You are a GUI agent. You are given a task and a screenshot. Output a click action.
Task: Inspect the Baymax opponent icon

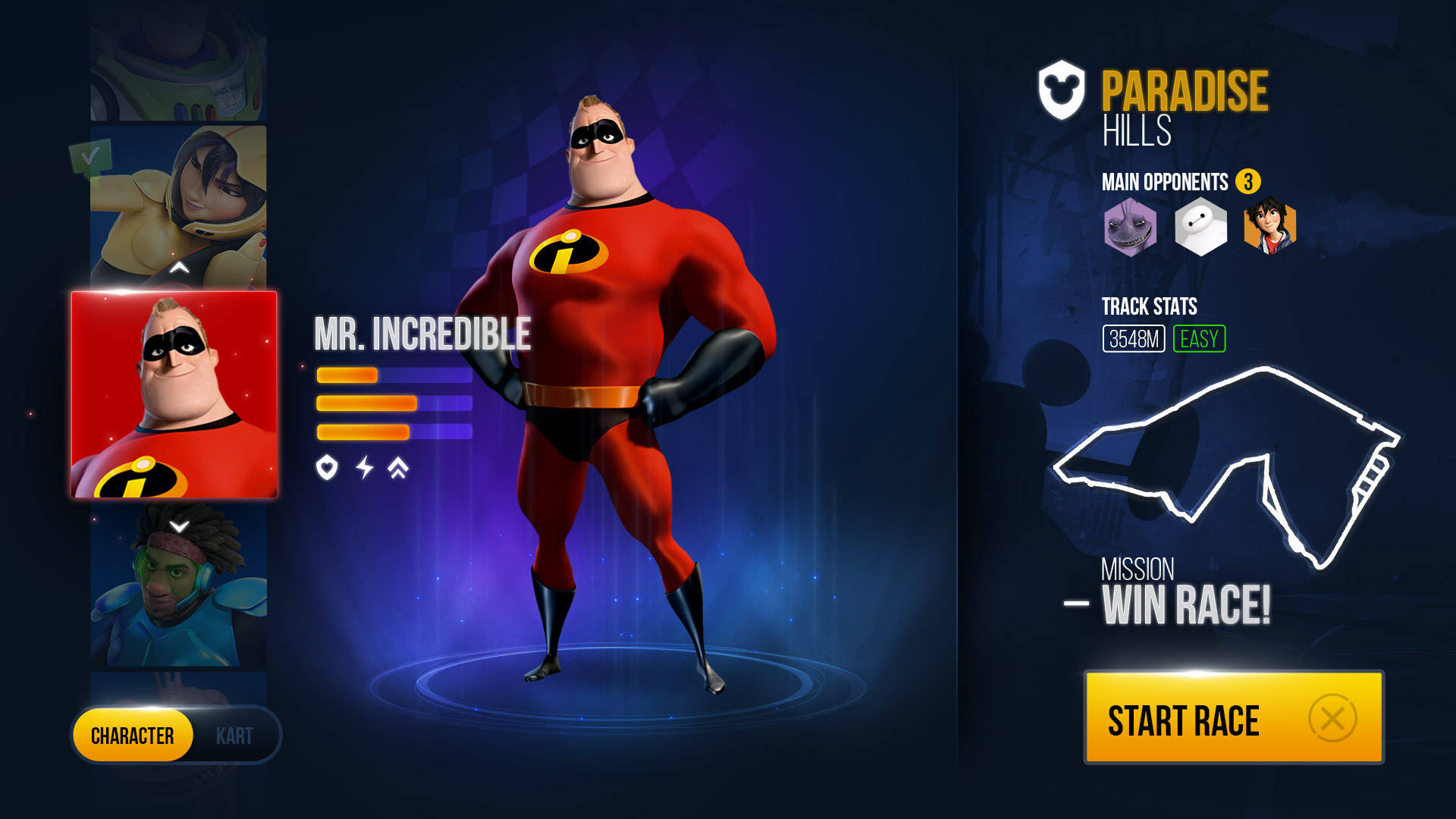tap(1200, 227)
